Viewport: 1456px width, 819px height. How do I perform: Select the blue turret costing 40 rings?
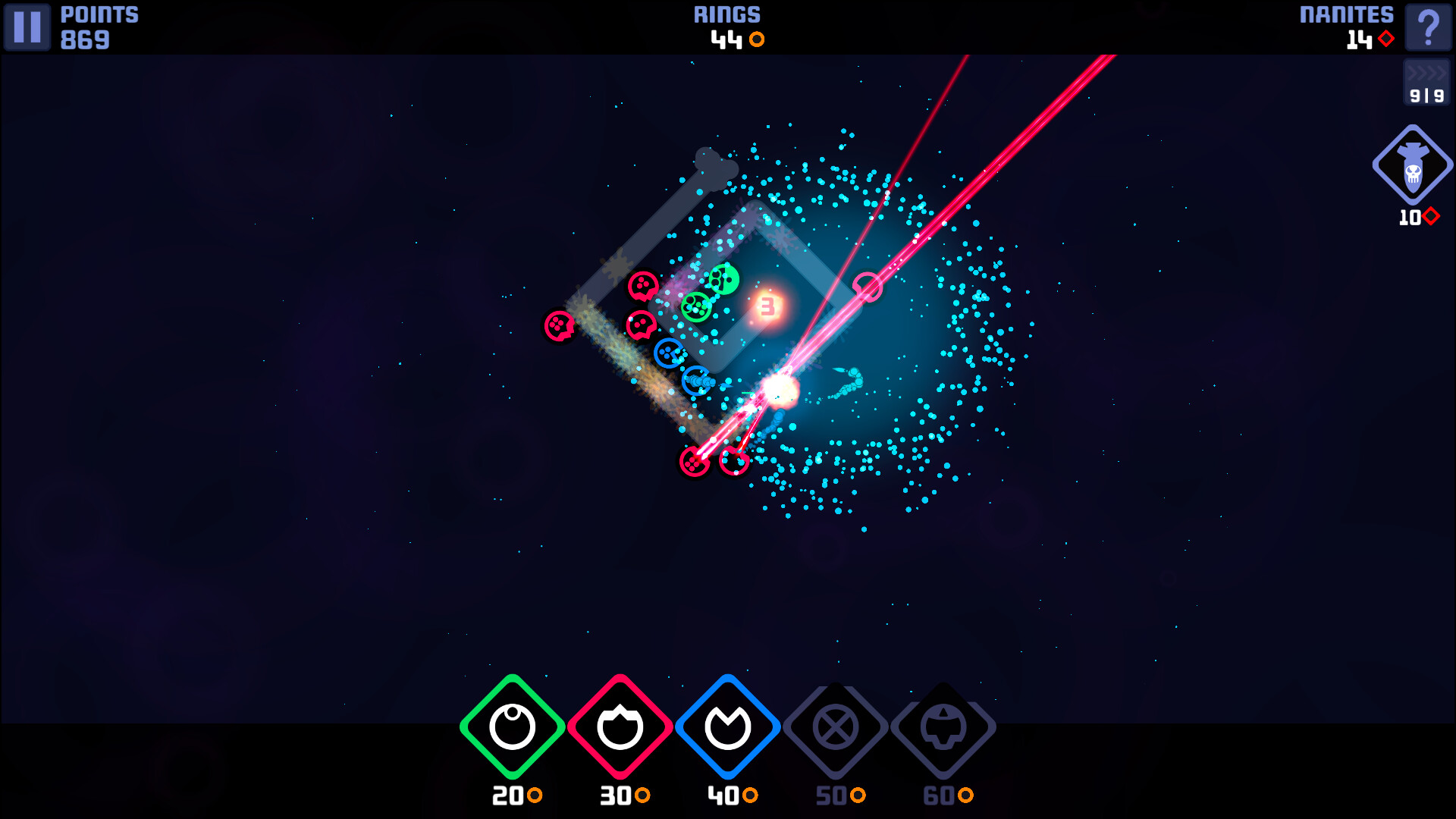pyautogui.click(x=728, y=726)
